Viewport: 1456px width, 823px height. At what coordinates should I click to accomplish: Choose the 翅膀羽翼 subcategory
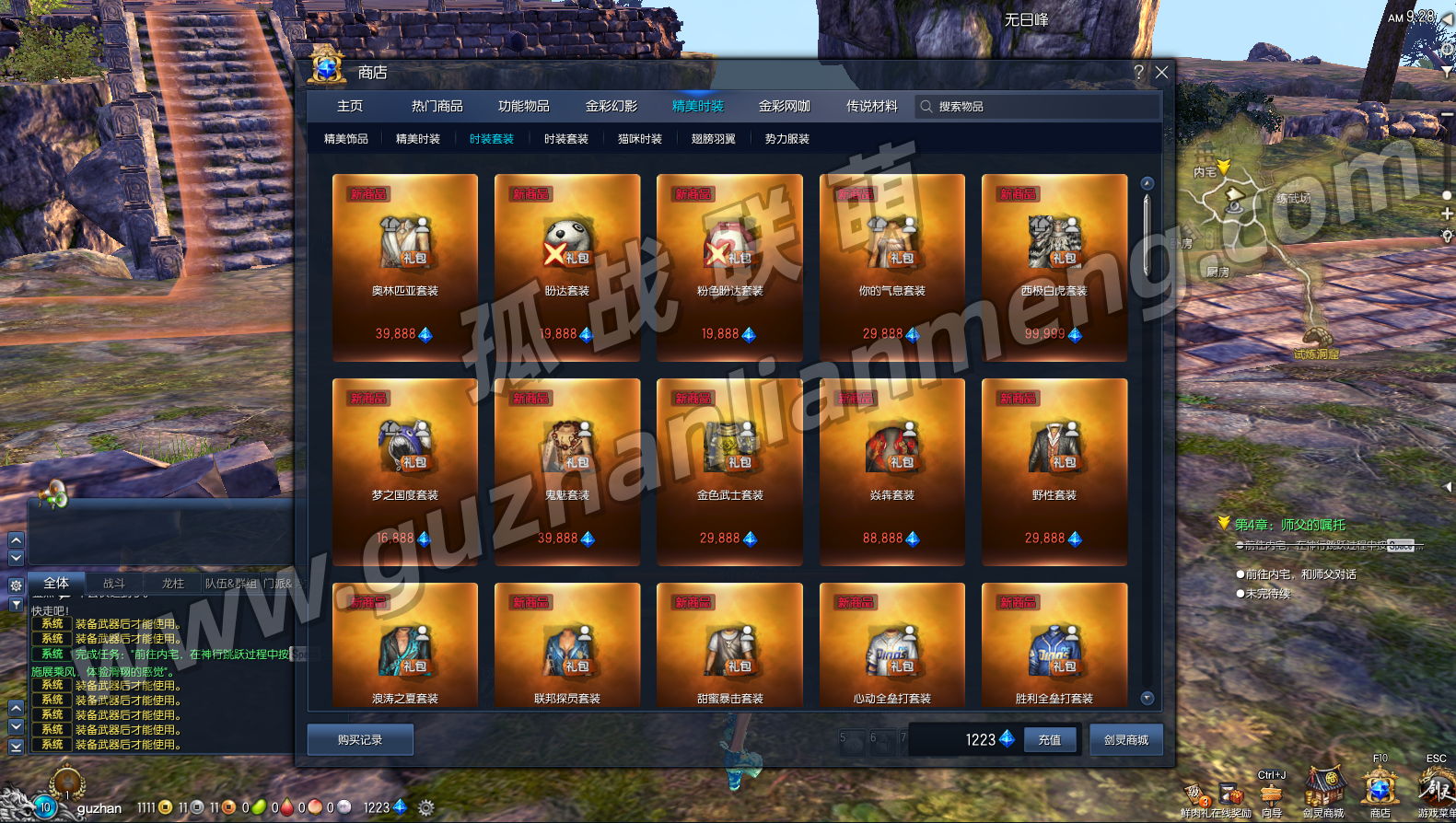pos(714,139)
